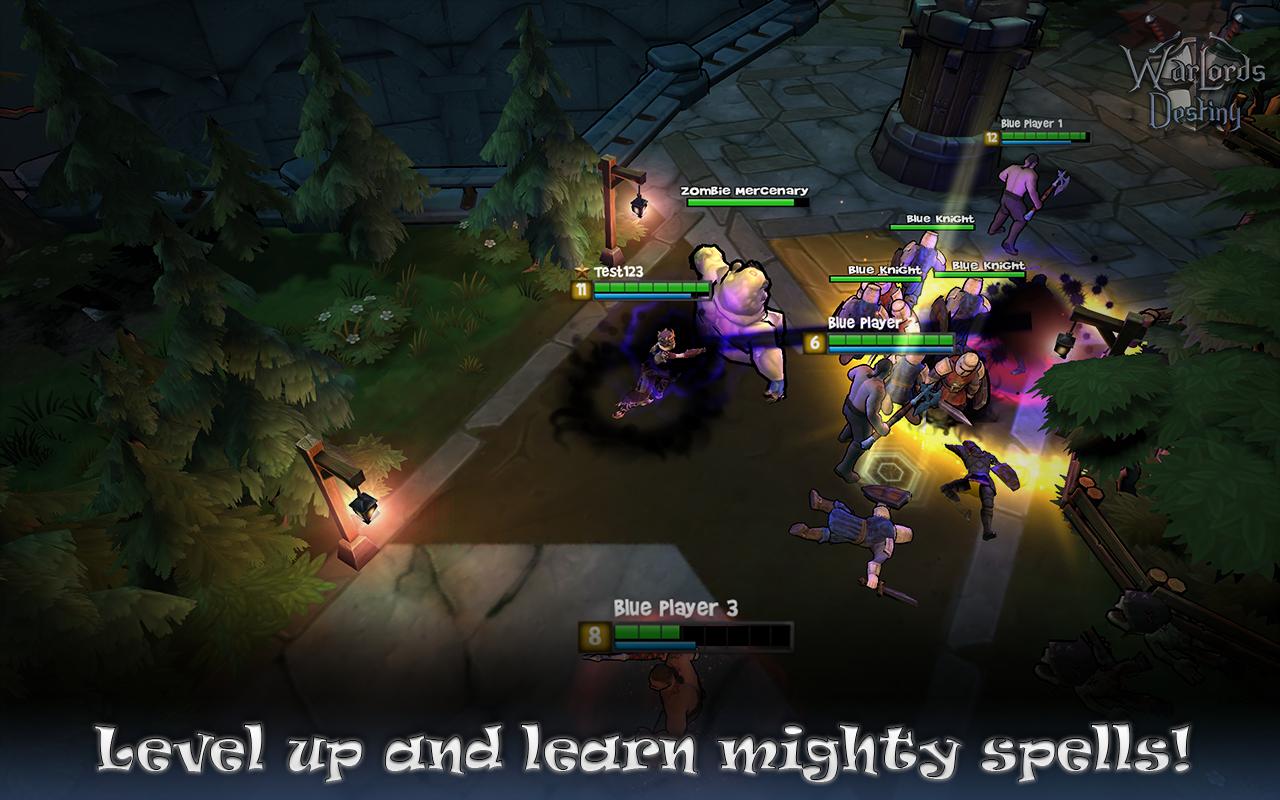Screen dimensions: 1280x800
Task: Select the star icon beside Test123's nameplate
Action: (x=582, y=271)
